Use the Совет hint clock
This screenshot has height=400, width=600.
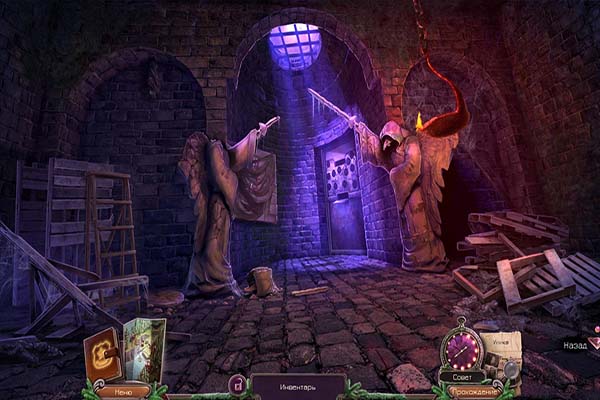[464, 350]
